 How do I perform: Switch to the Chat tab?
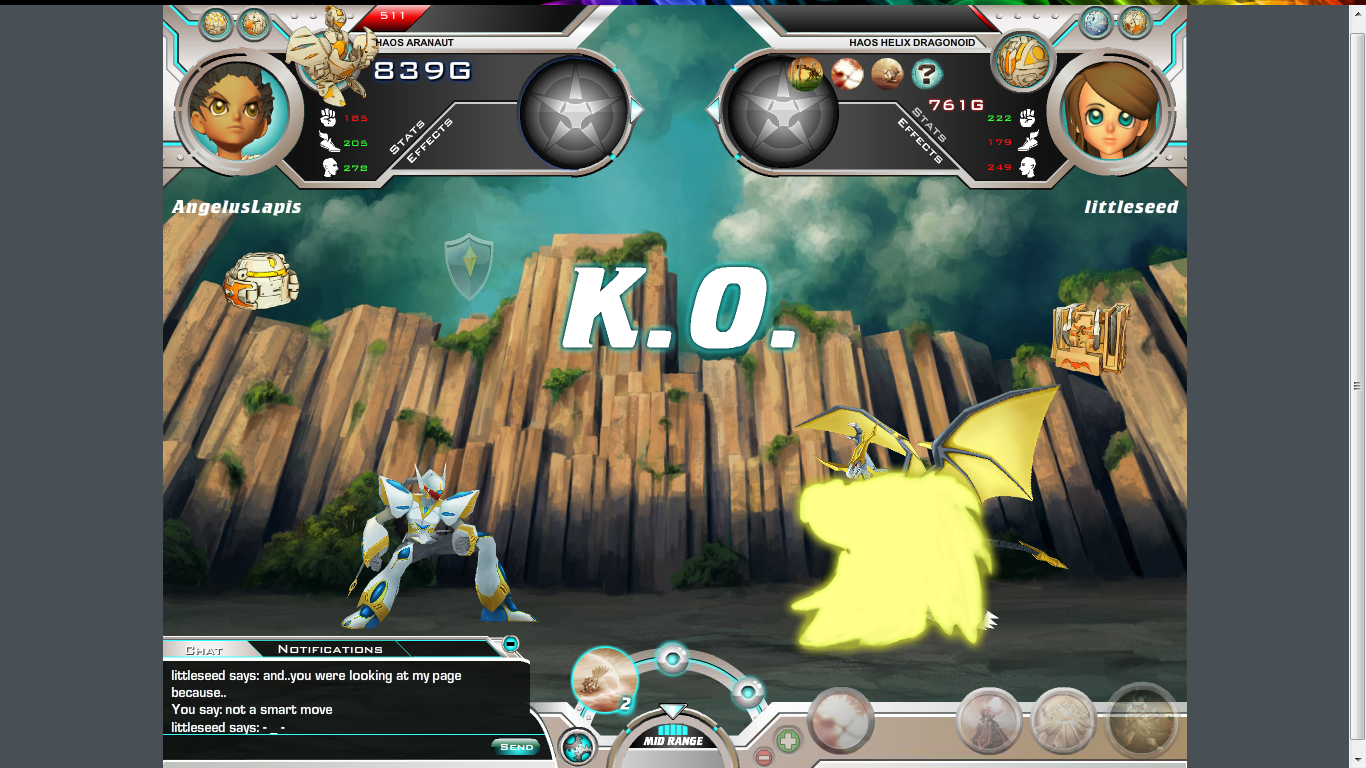[204, 650]
